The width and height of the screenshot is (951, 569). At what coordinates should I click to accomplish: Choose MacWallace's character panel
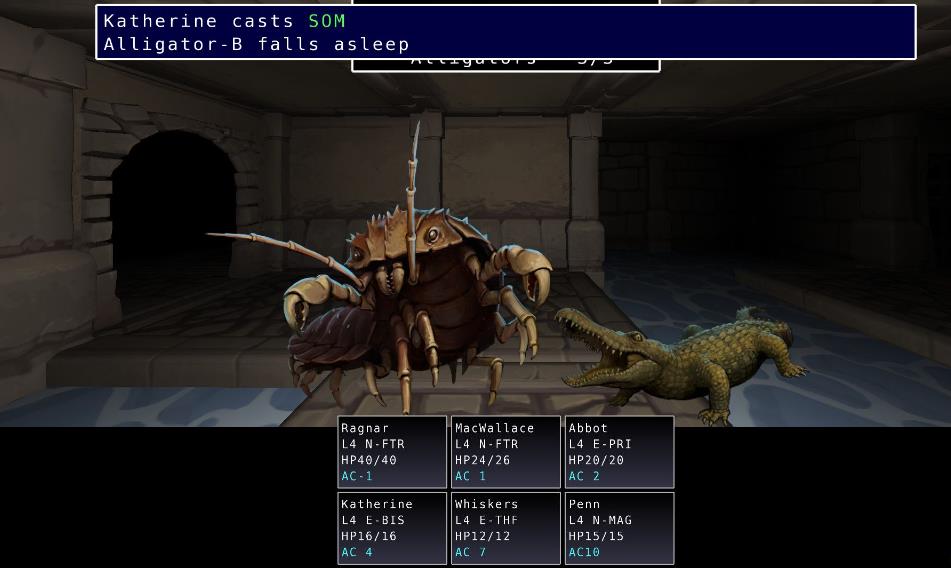click(x=506, y=452)
